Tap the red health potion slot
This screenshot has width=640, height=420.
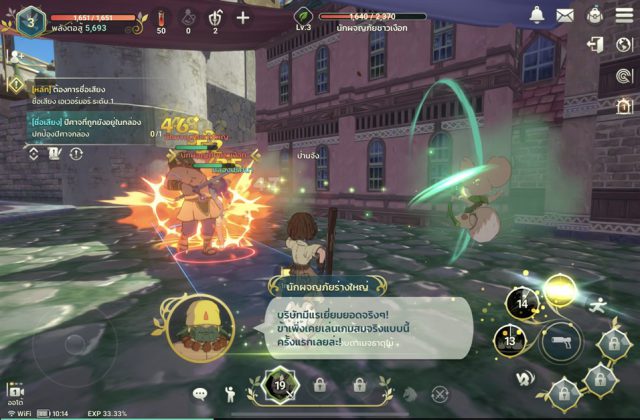coord(162,18)
